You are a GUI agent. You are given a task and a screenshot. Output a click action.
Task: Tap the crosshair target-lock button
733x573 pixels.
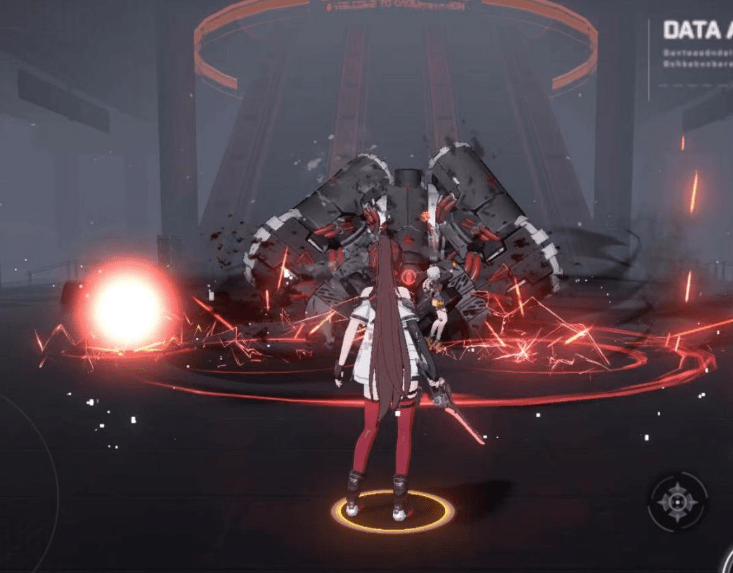tap(677, 500)
